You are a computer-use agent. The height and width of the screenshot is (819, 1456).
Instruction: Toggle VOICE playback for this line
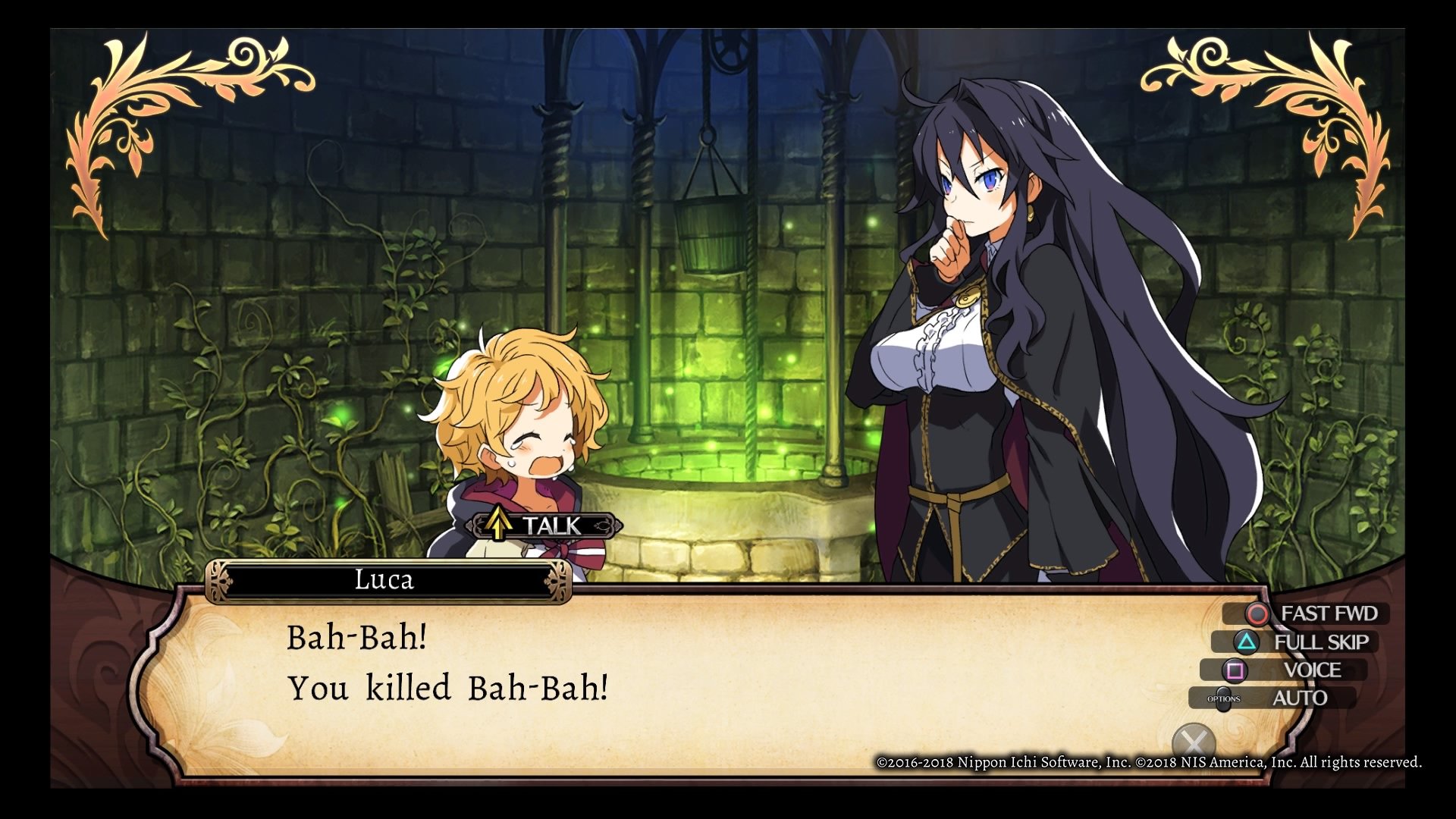coord(1313,670)
